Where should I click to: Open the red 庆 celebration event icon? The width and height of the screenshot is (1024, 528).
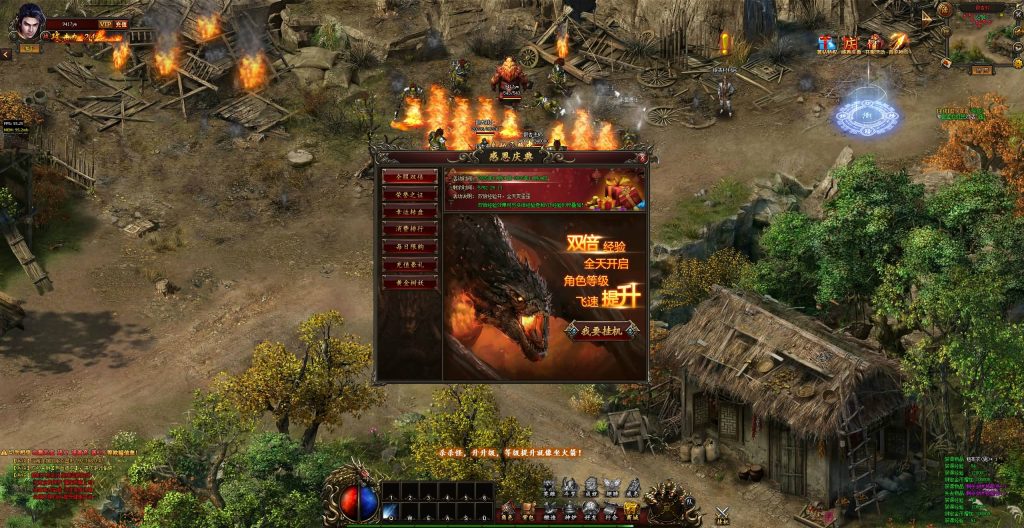point(850,43)
